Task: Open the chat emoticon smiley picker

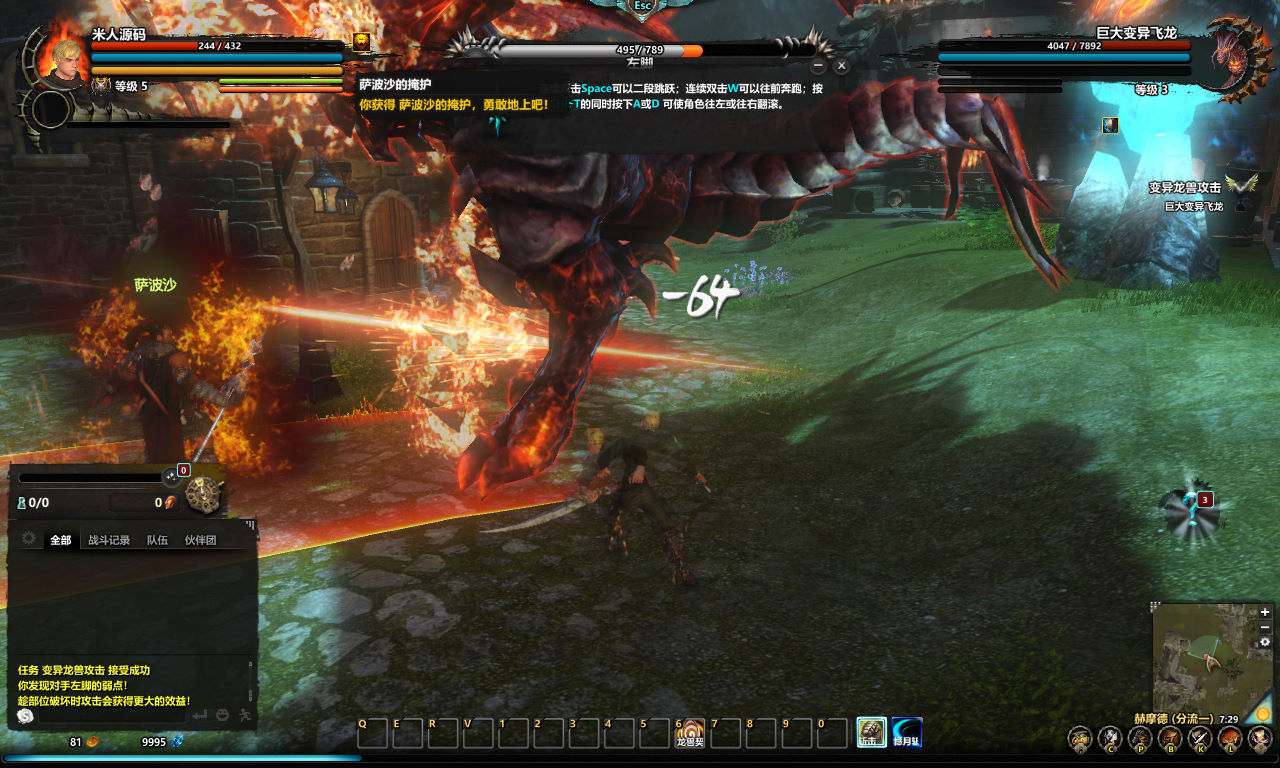Action: (x=222, y=716)
